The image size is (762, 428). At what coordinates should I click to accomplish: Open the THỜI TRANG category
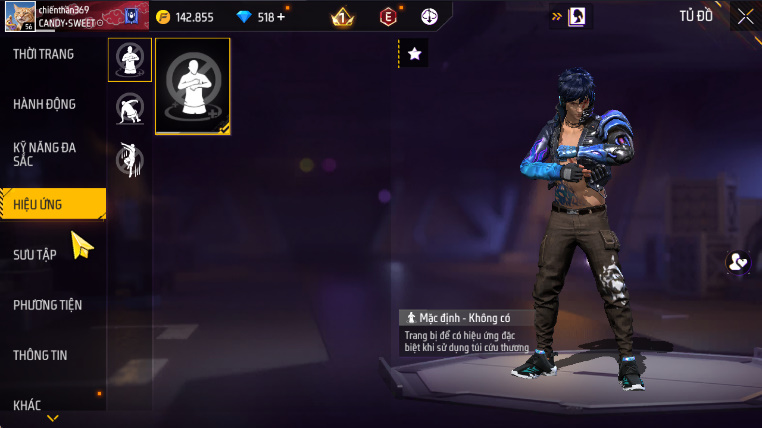click(x=44, y=54)
